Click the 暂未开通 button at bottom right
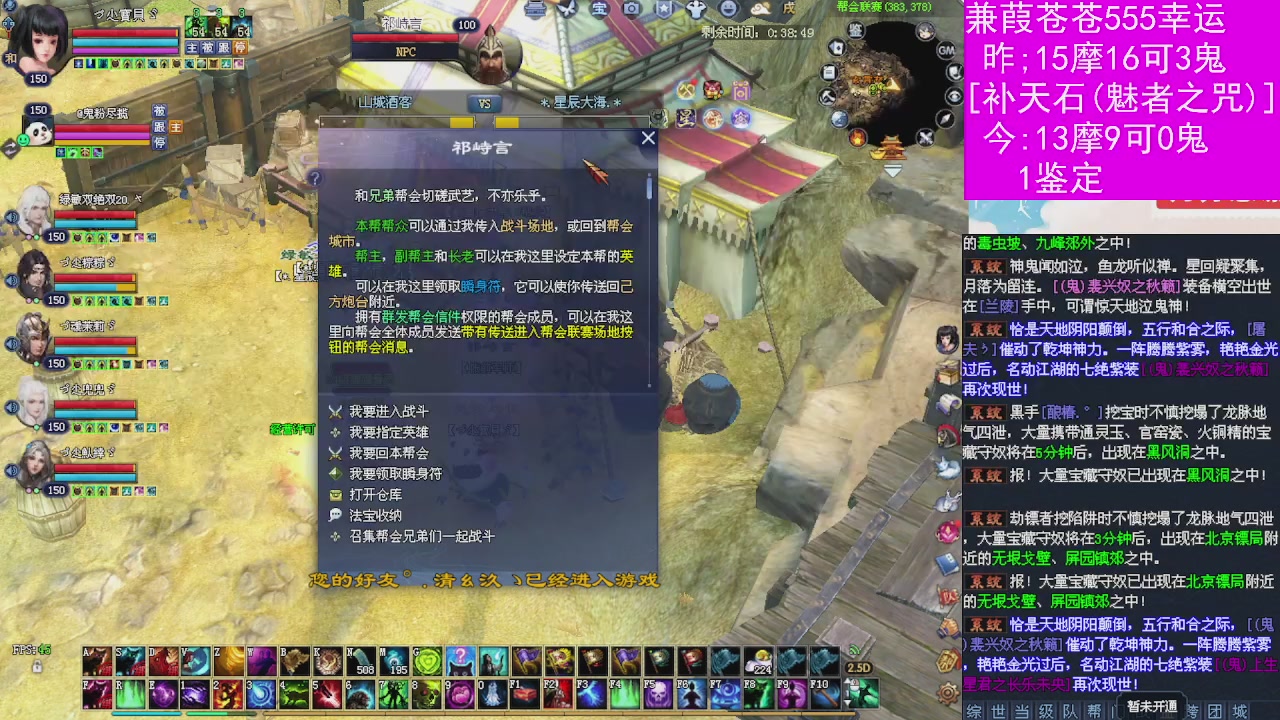Viewport: 1280px width, 720px height. tap(1152, 706)
